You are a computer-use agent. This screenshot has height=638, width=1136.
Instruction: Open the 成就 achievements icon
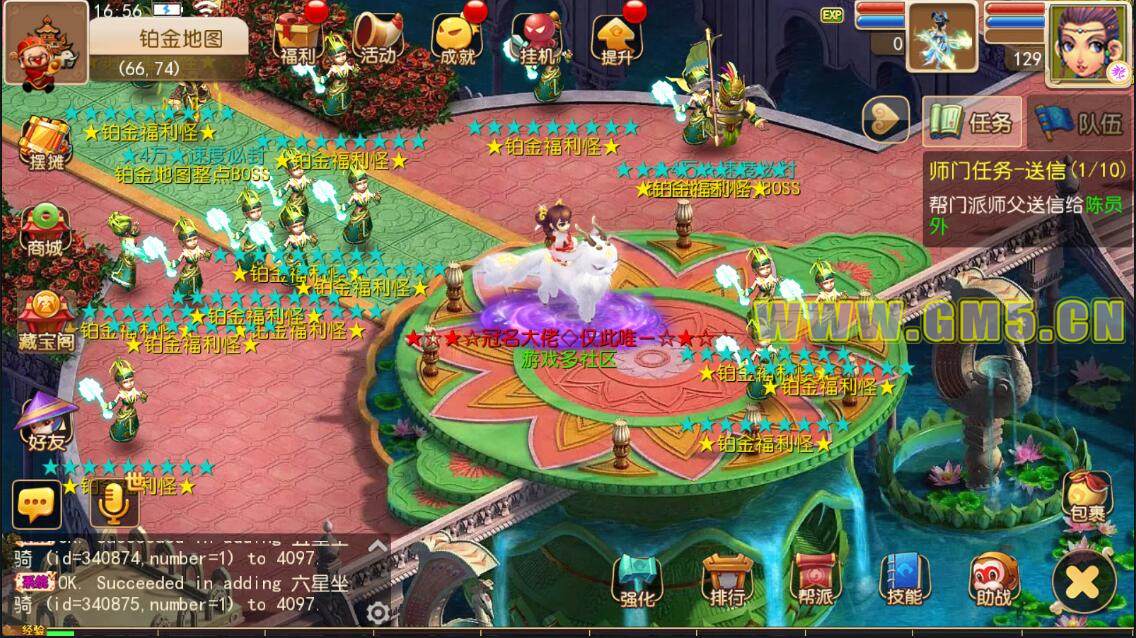(x=456, y=38)
